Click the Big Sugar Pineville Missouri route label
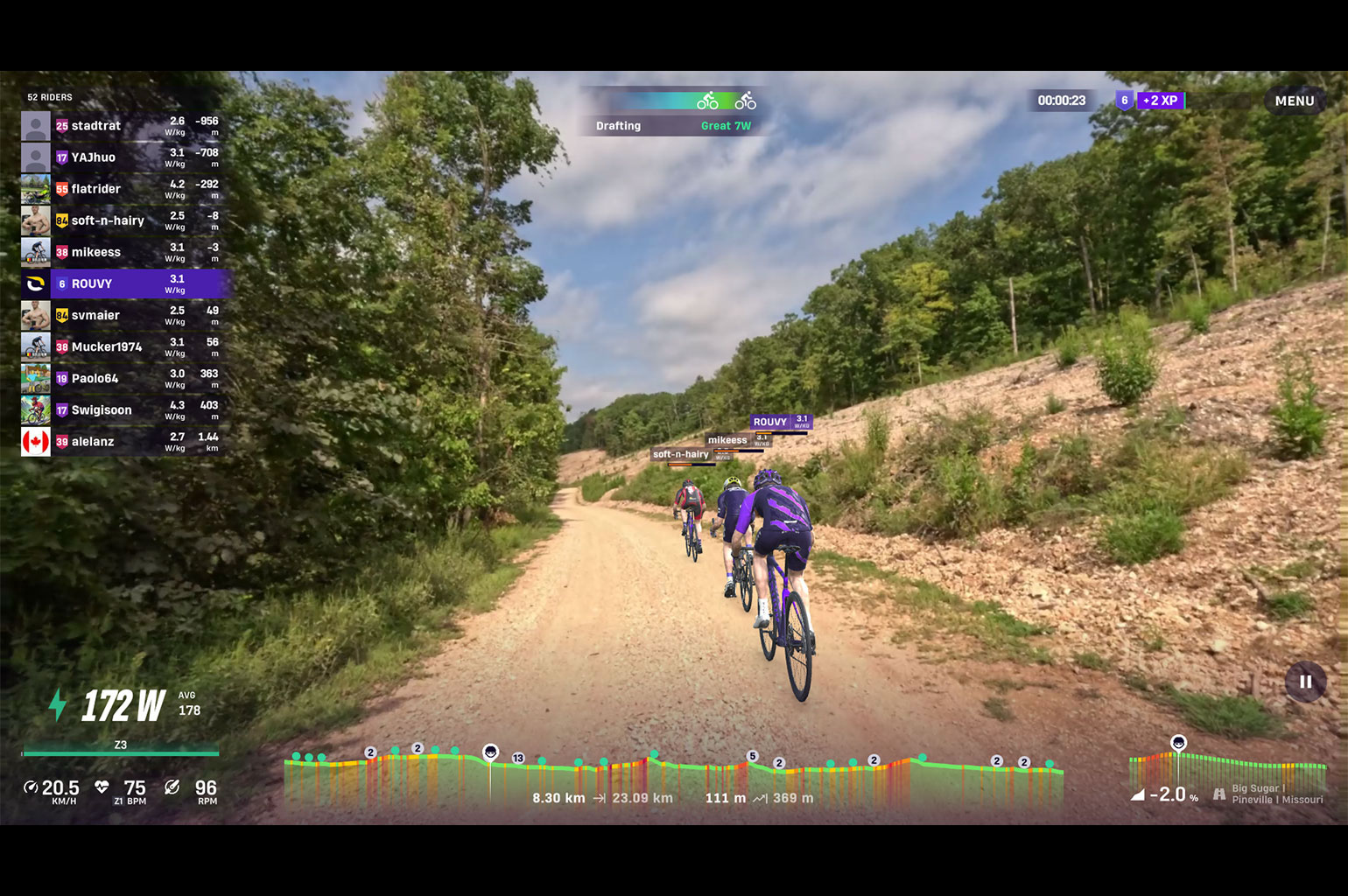The image size is (1348, 896). coord(1276,794)
